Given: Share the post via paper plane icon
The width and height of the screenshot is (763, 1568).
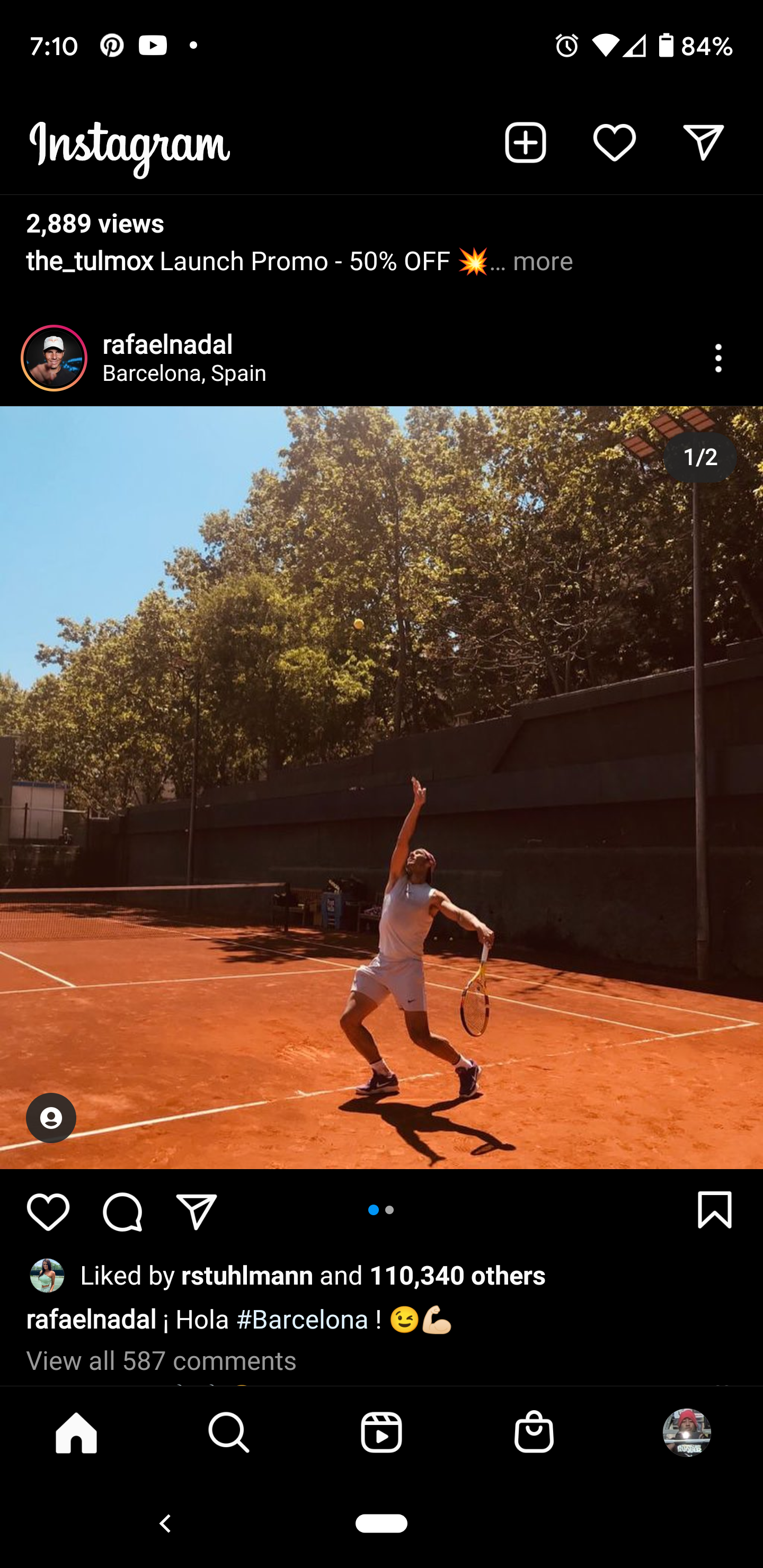Looking at the screenshot, I should point(197,1210).
